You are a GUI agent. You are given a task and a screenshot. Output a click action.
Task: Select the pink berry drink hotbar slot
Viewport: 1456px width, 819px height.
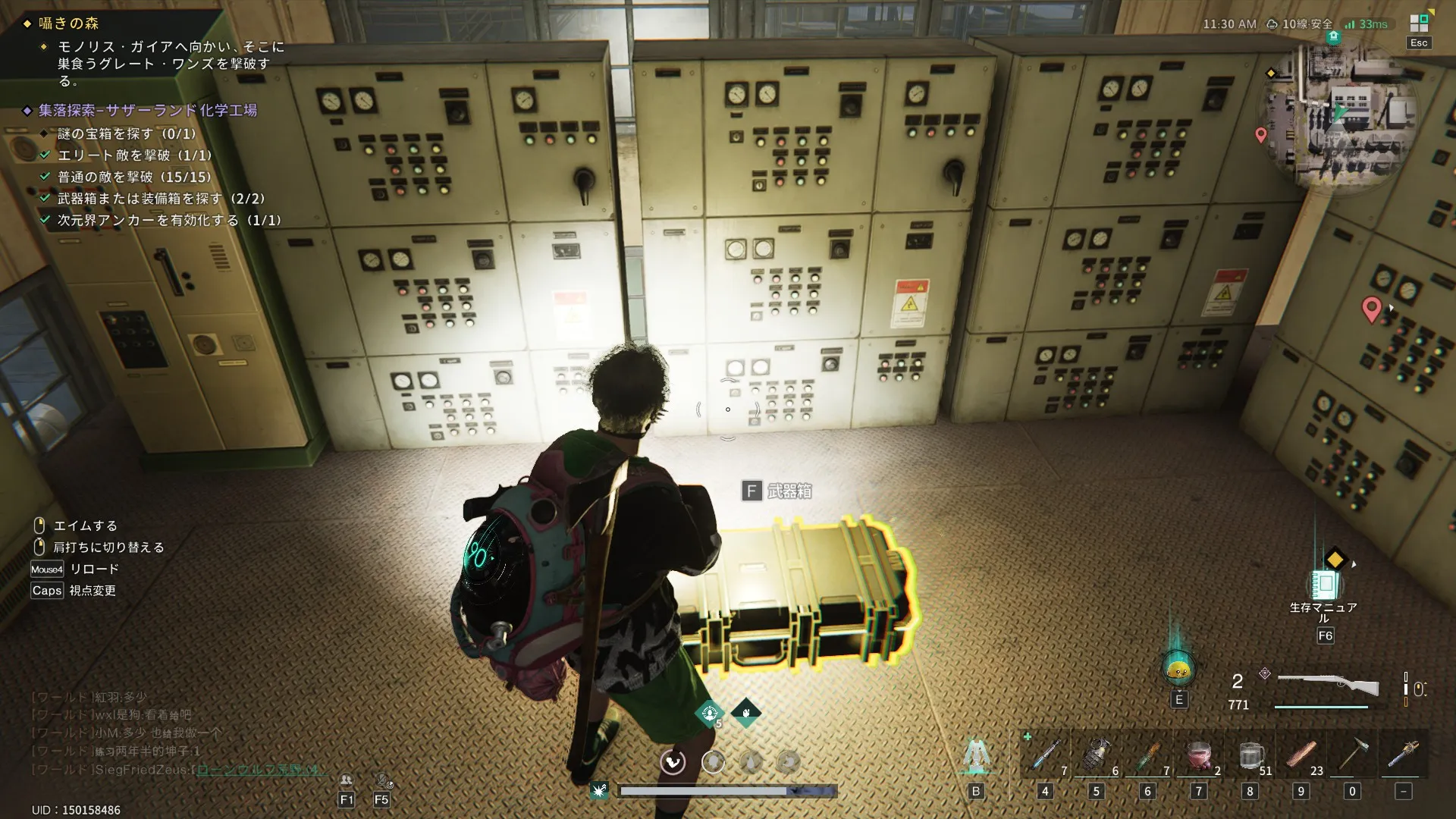(1199, 755)
